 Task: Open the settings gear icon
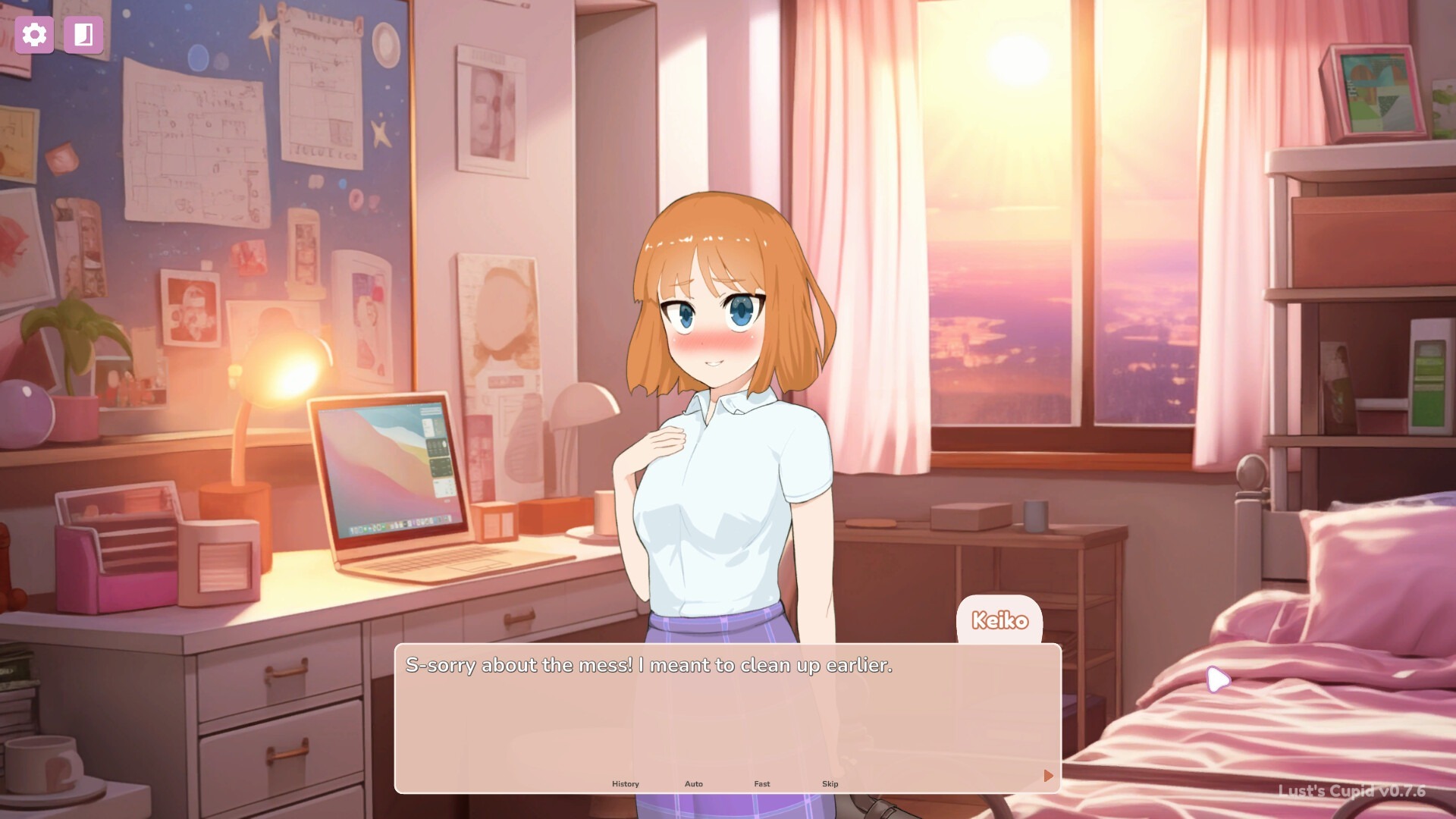[33, 34]
